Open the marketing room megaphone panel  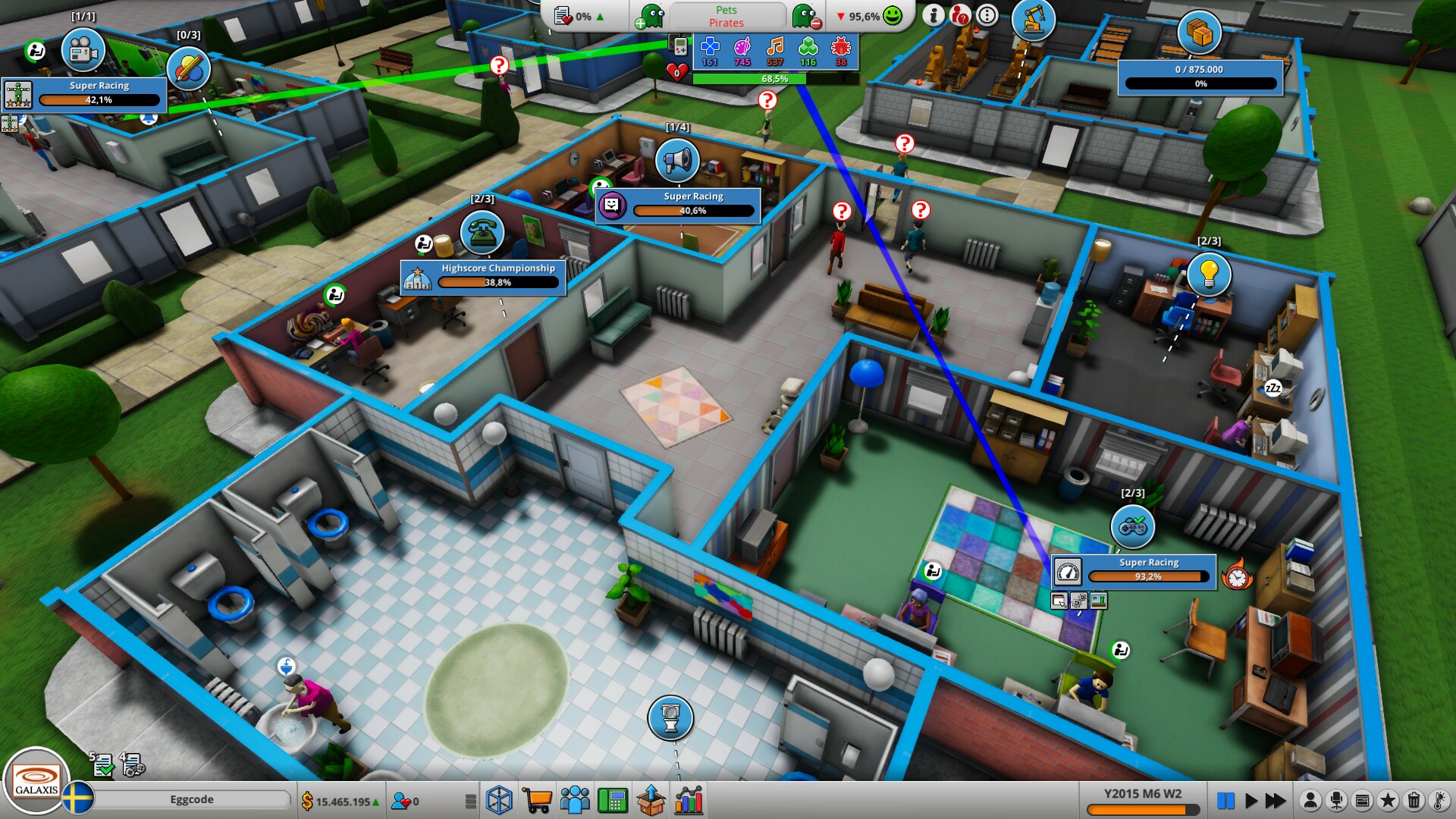(677, 161)
